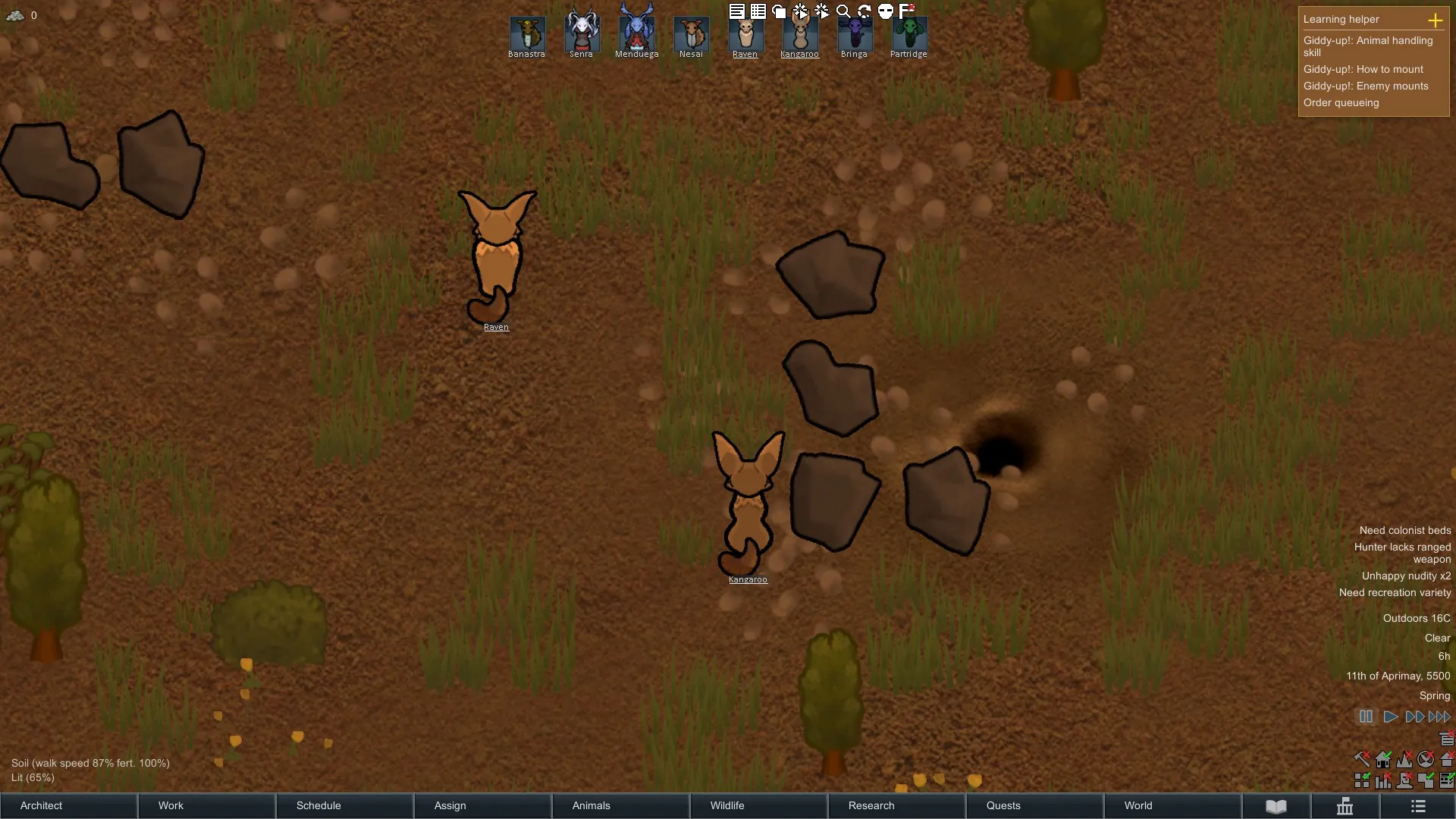Show the Quests tab
This screenshot has width=1456, height=819.
pyautogui.click(x=1034, y=805)
